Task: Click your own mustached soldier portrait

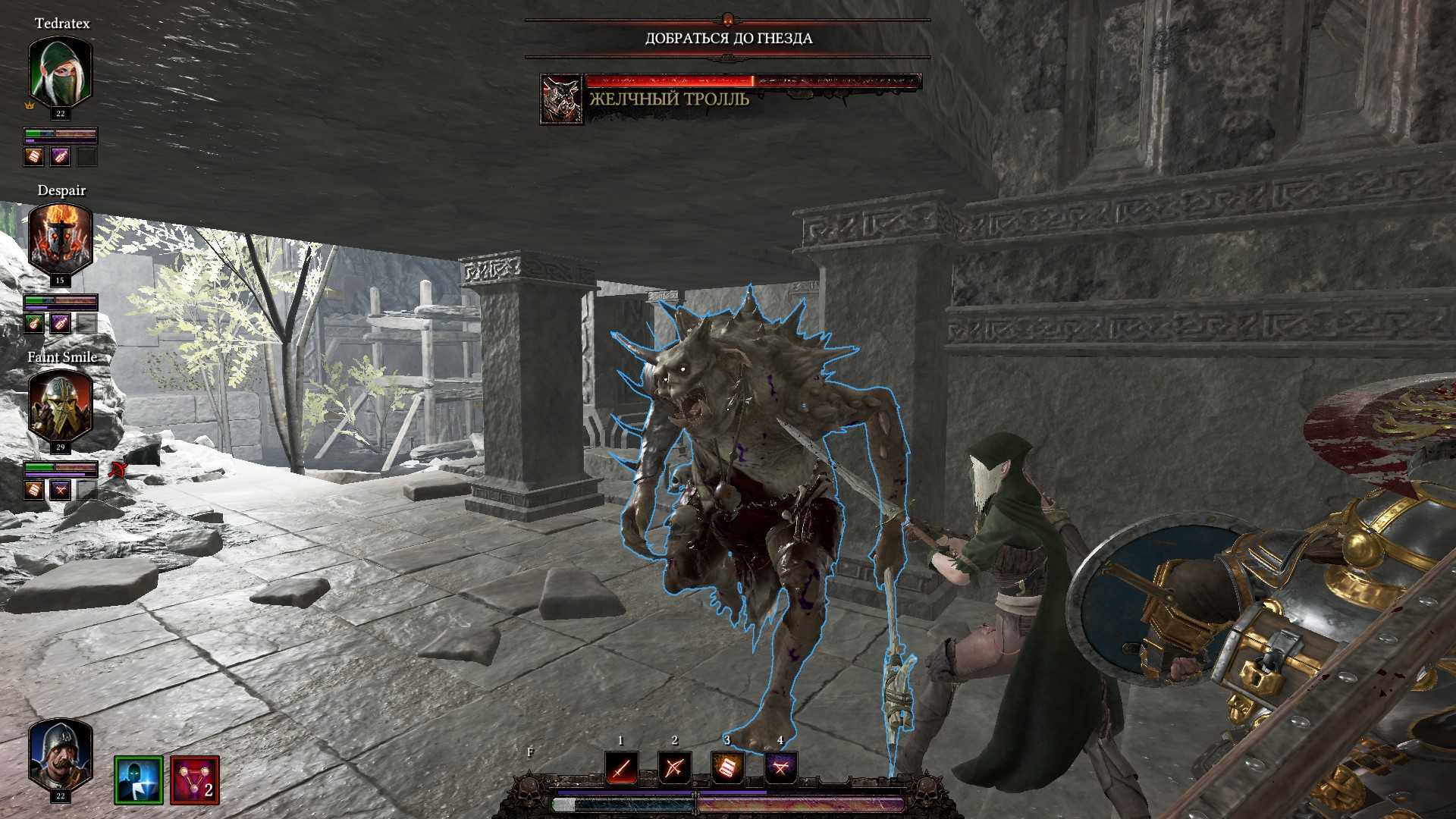Action: pos(60,755)
